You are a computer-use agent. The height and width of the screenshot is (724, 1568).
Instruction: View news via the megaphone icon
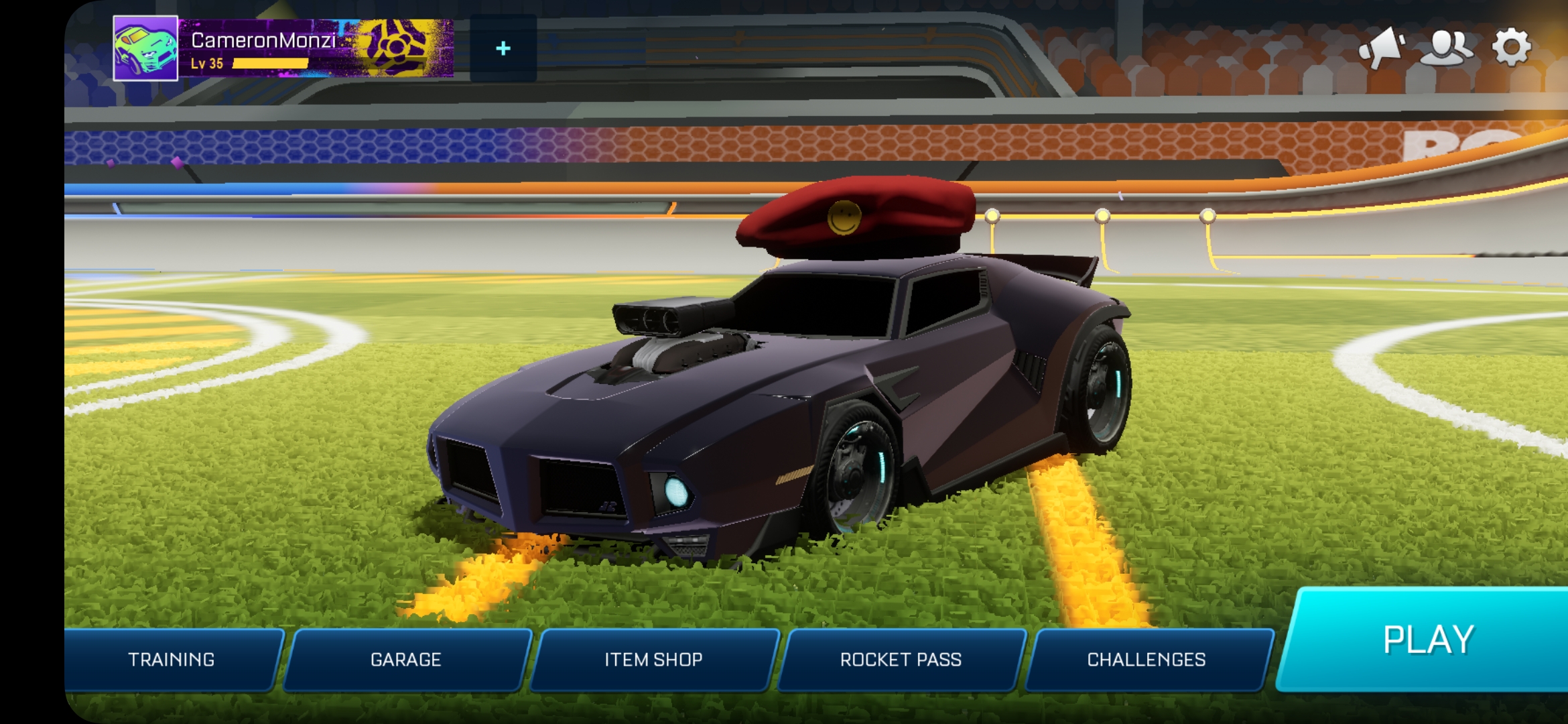[x=1382, y=47]
